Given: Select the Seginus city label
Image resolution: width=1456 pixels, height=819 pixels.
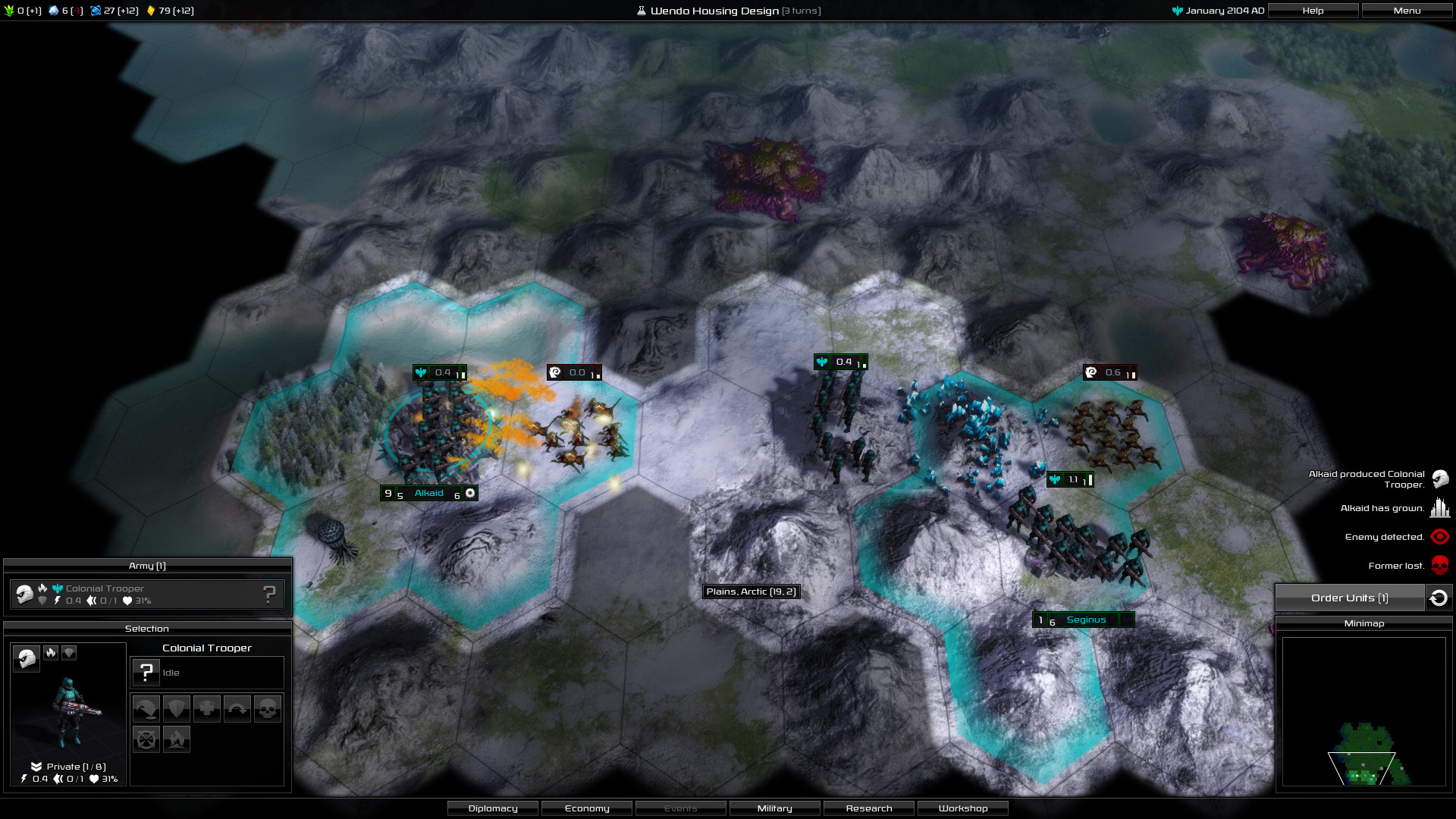Looking at the screenshot, I should click(1085, 620).
